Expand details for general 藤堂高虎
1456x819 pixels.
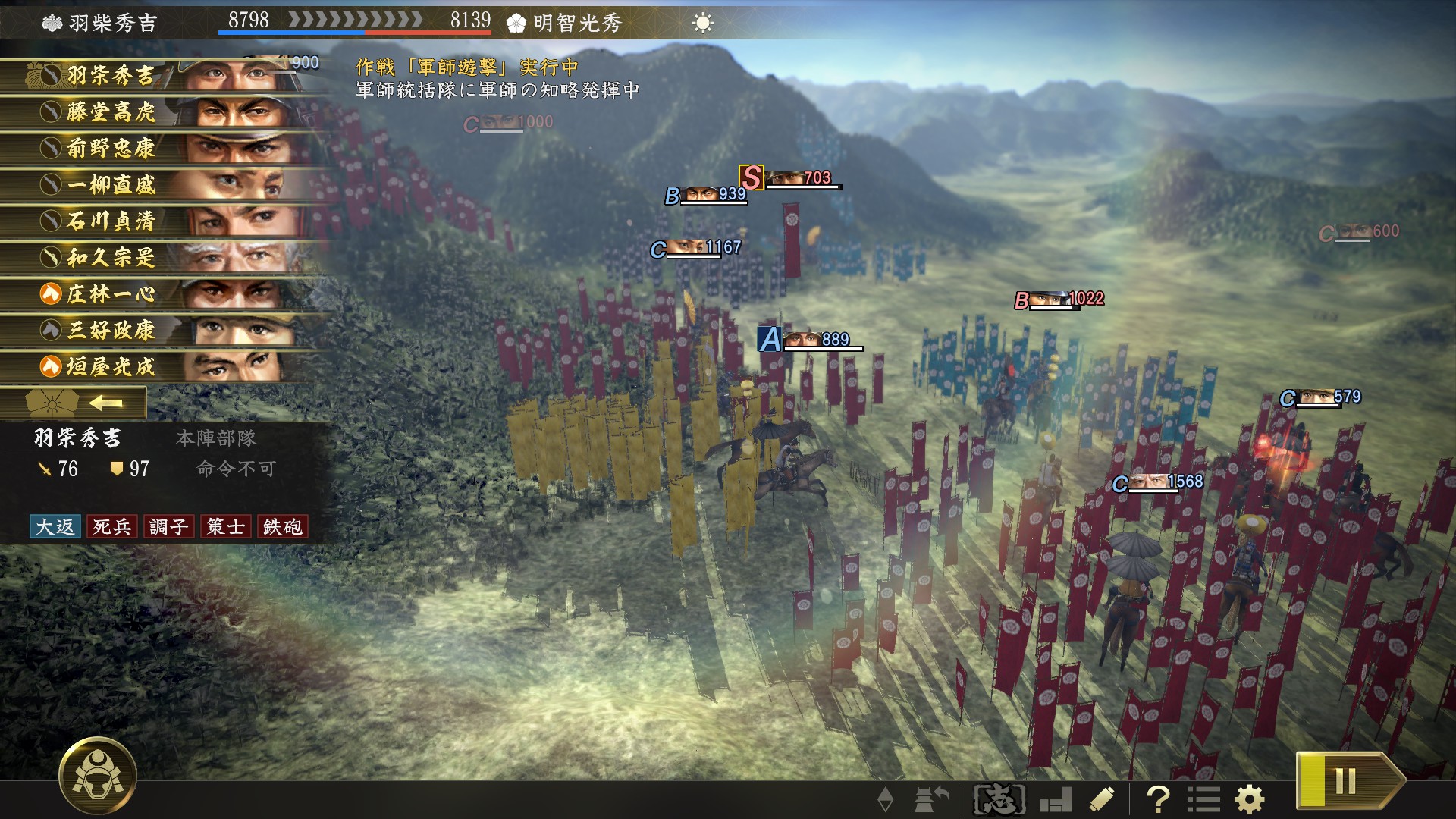pyautogui.click(x=106, y=112)
